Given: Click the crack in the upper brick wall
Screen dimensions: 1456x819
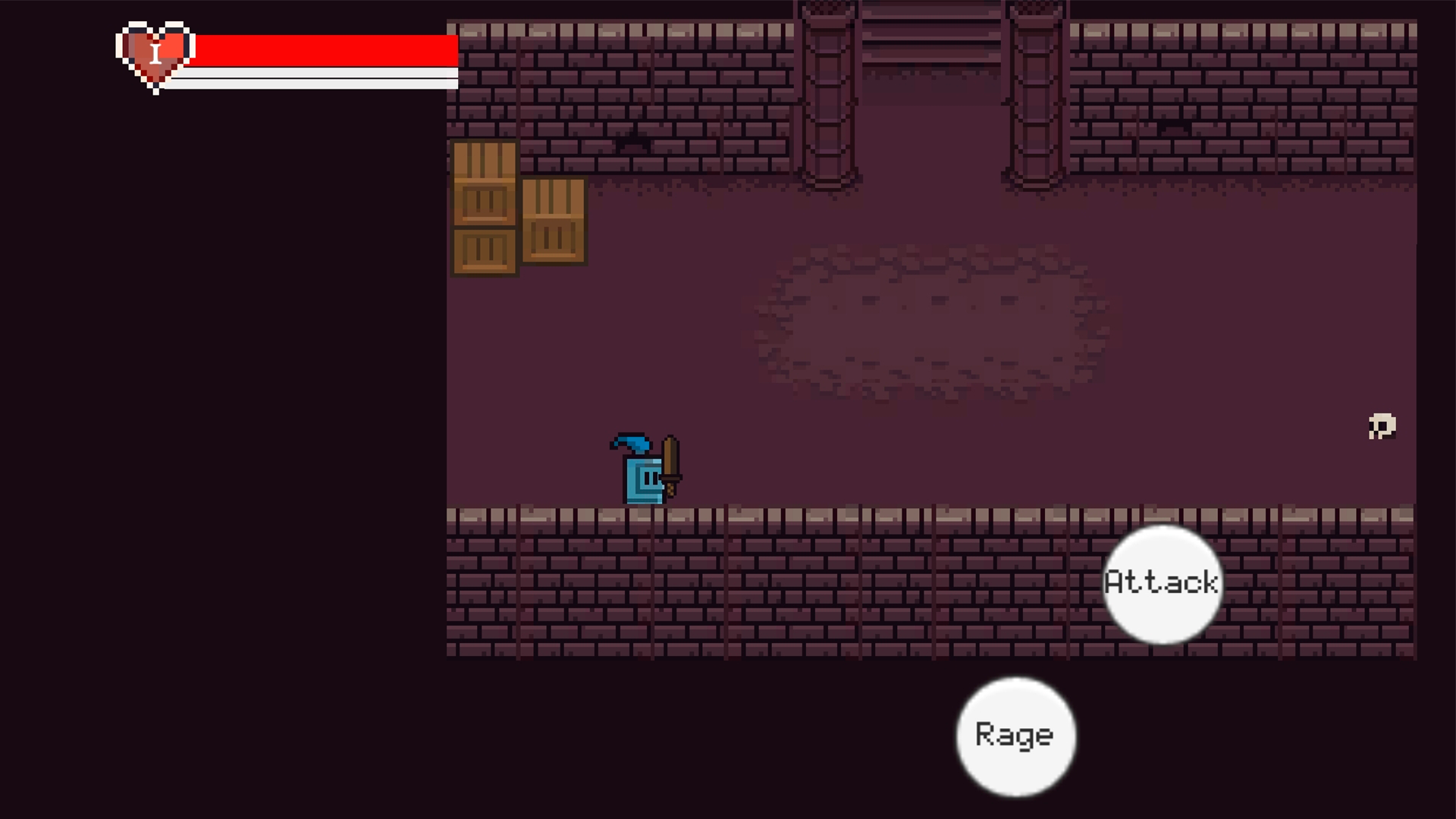Looking at the screenshot, I should coord(633,140).
